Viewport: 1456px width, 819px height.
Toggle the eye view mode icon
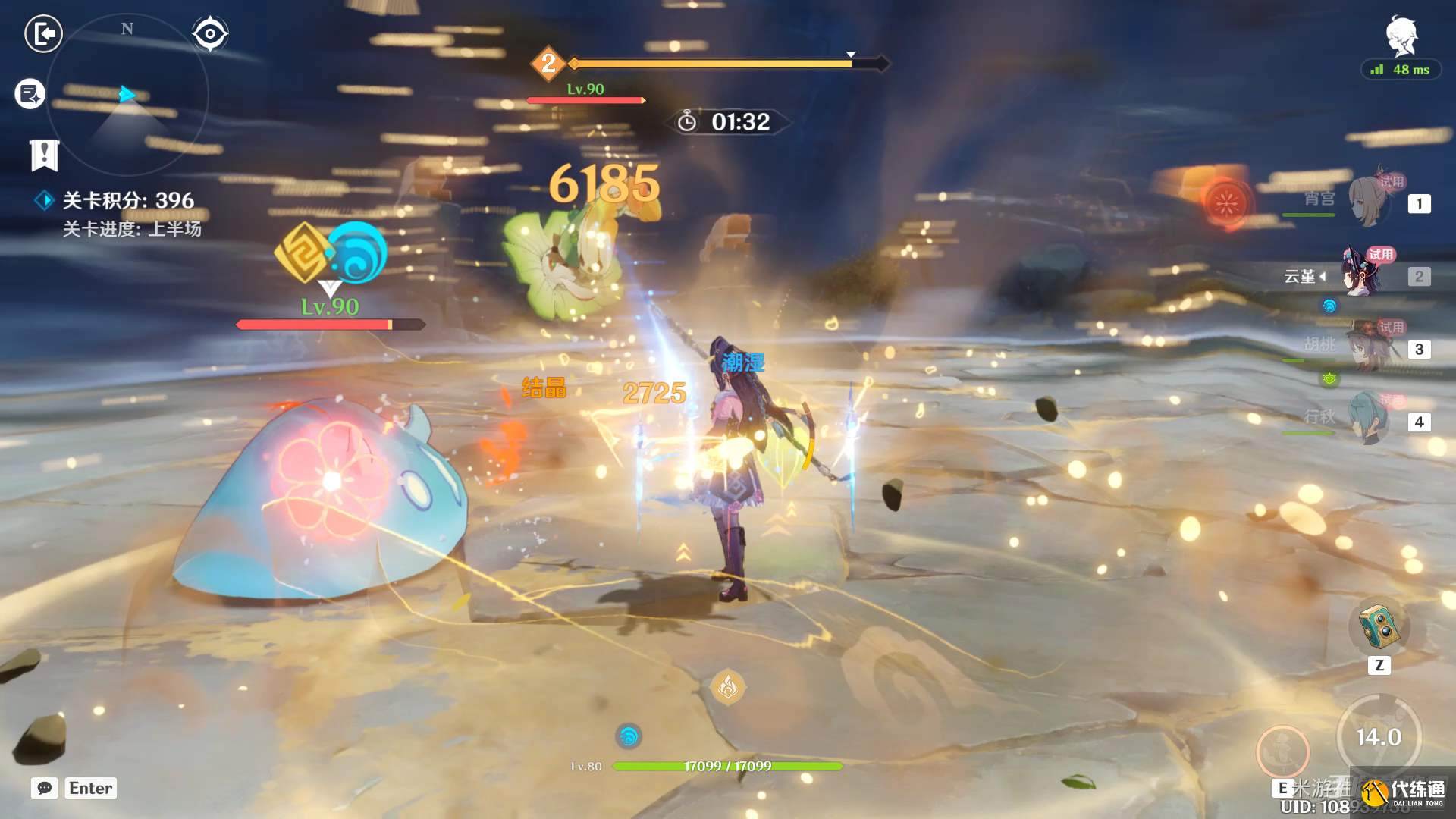(x=209, y=34)
